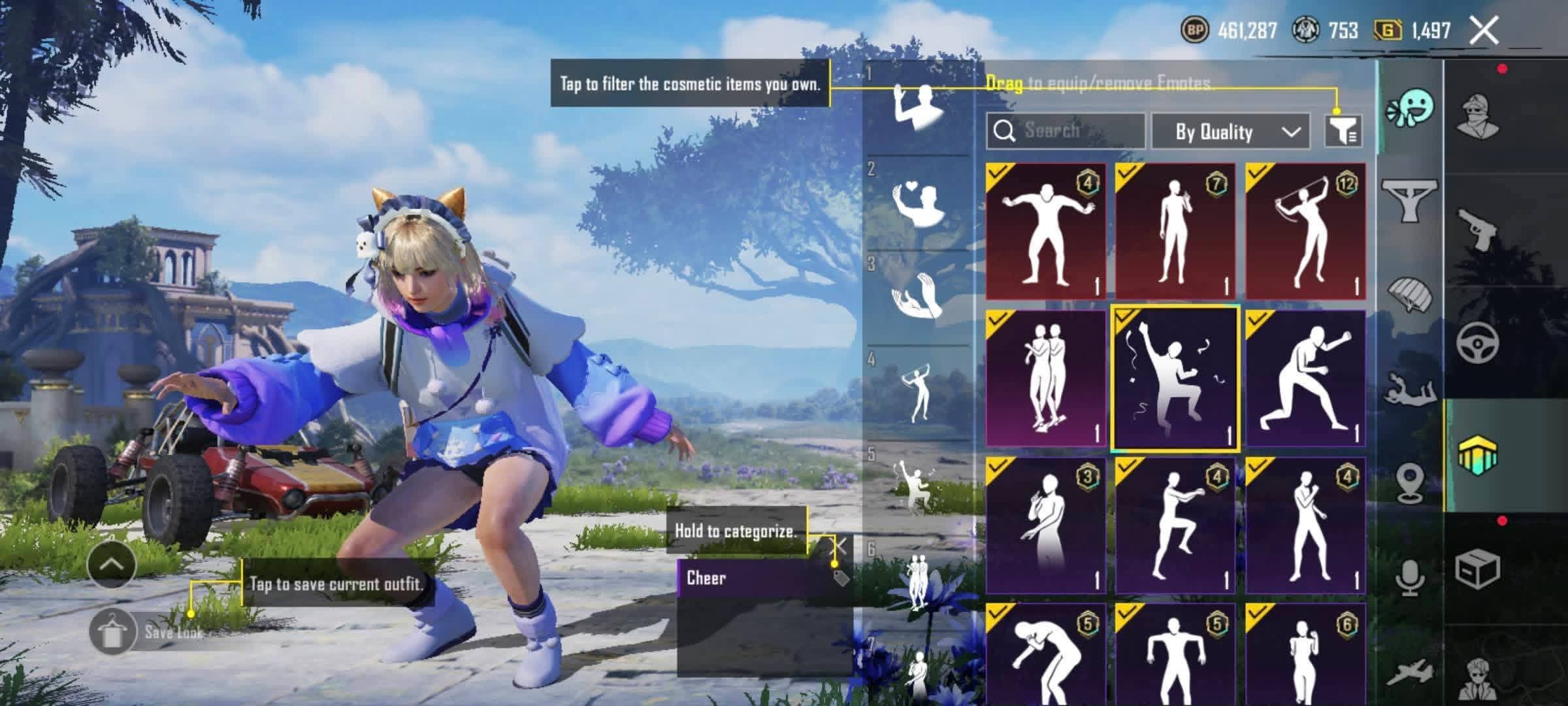Close the inventory with the X button
The image size is (1568, 706).
coord(1484,31)
